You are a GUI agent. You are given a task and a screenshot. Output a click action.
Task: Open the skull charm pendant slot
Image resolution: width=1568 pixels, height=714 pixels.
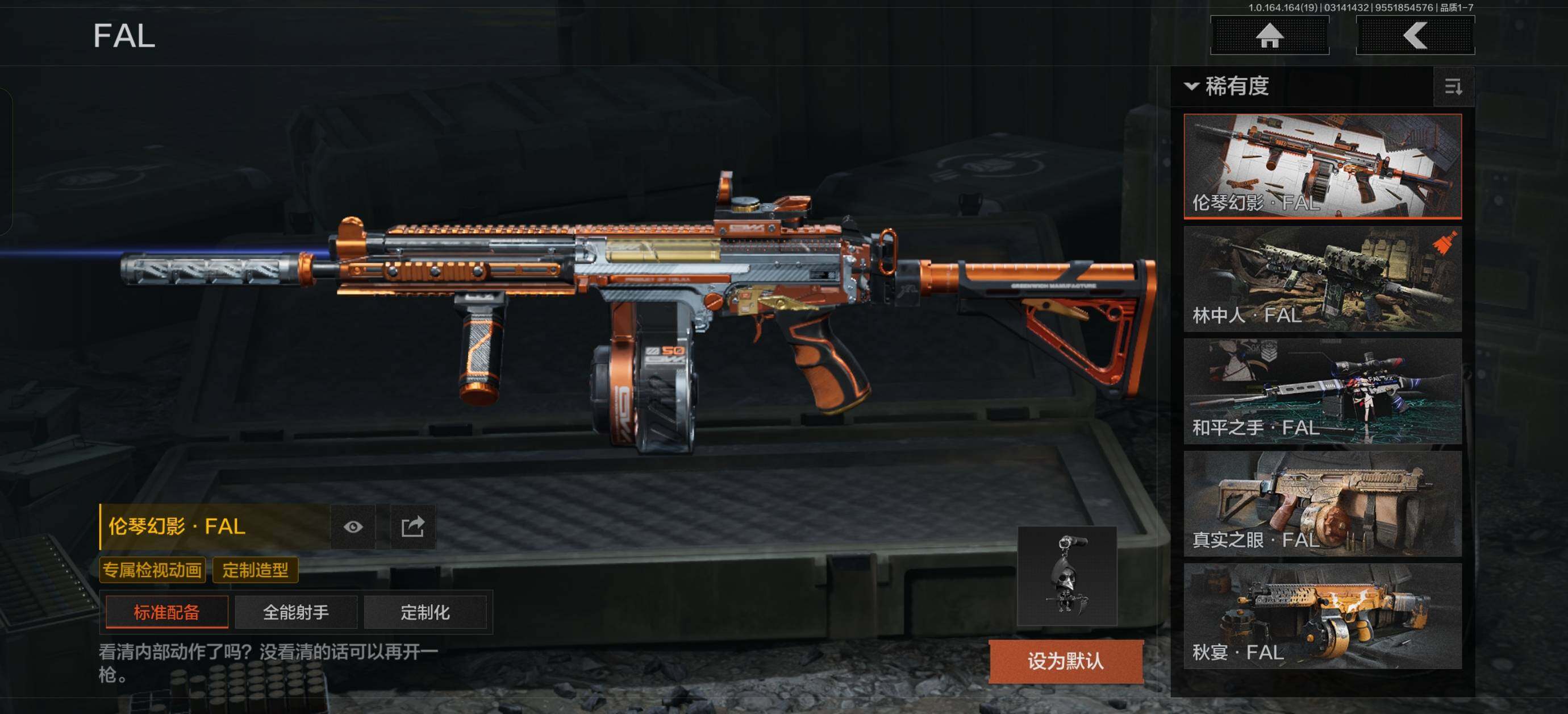tap(1067, 576)
